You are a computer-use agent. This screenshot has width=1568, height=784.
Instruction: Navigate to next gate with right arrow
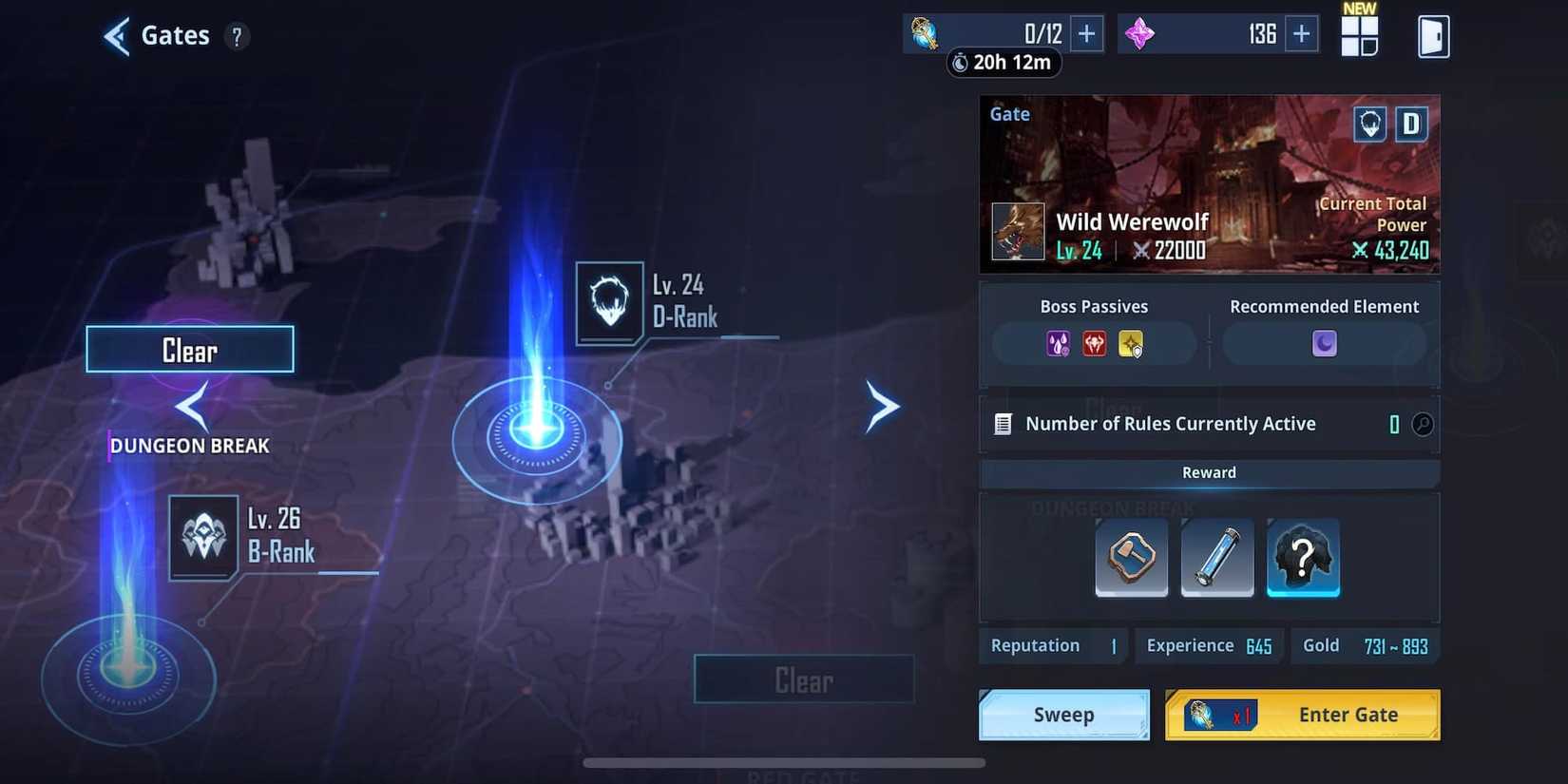coord(882,407)
